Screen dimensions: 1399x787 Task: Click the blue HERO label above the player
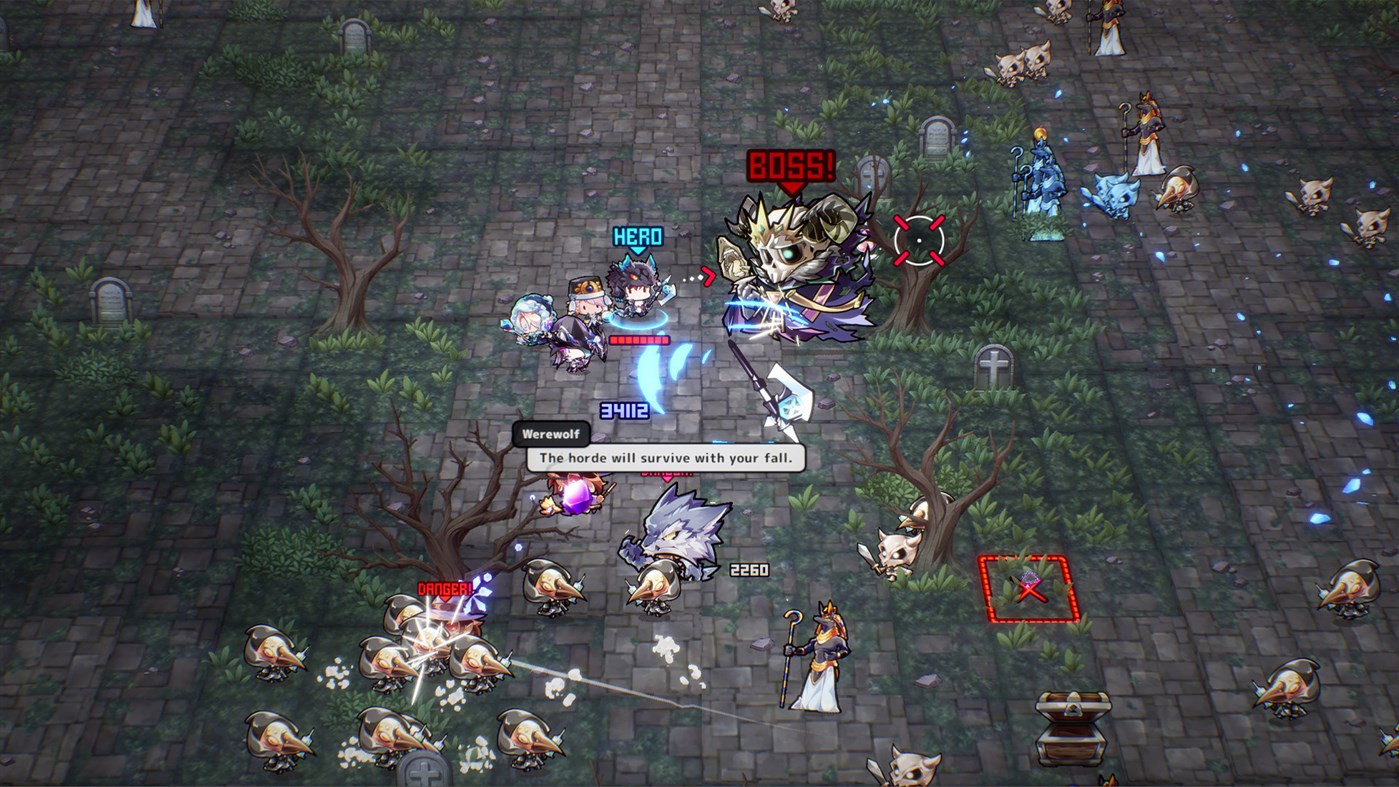637,235
